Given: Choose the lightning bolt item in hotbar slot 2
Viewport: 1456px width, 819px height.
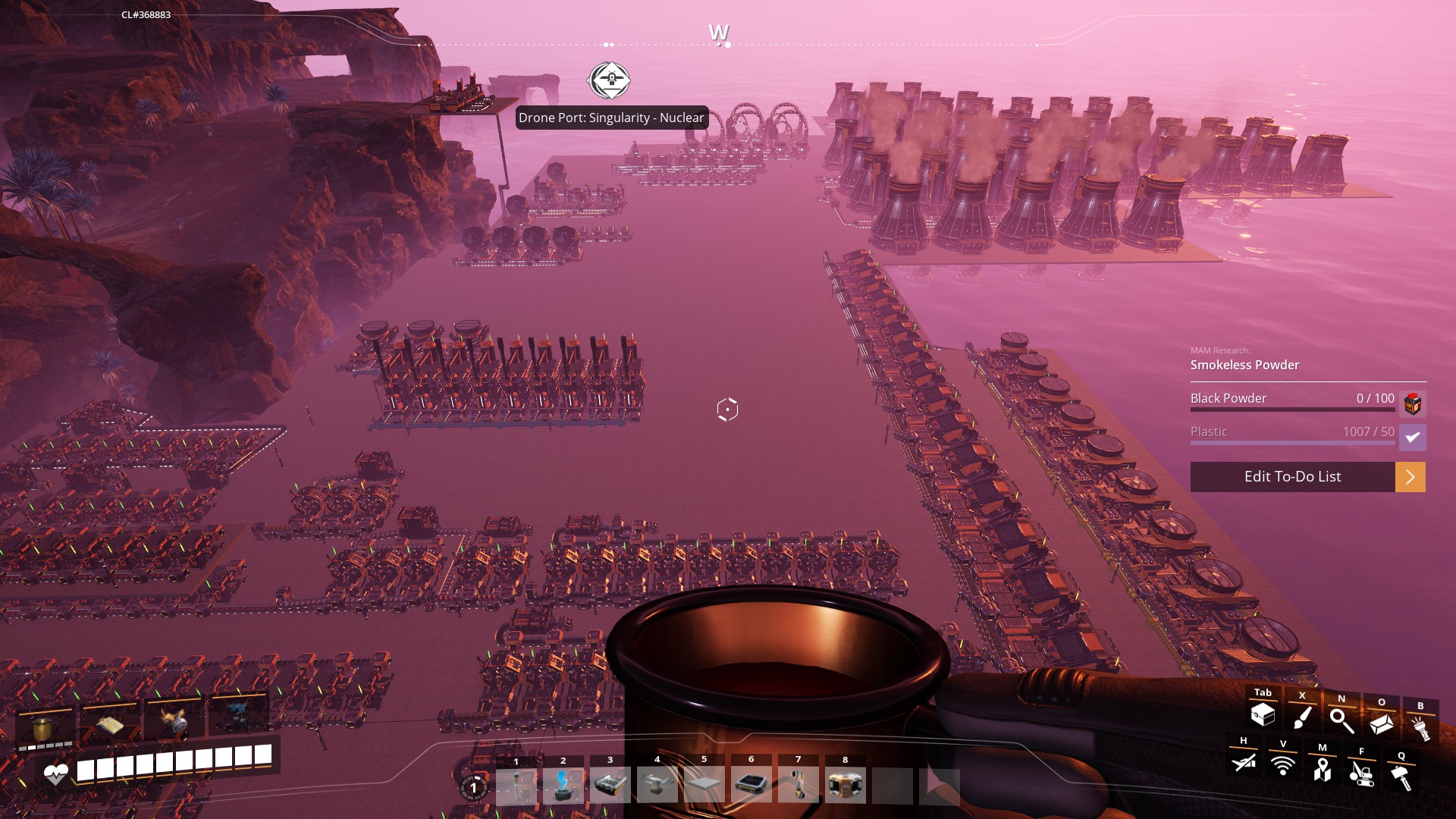Looking at the screenshot, I should 563,786.
